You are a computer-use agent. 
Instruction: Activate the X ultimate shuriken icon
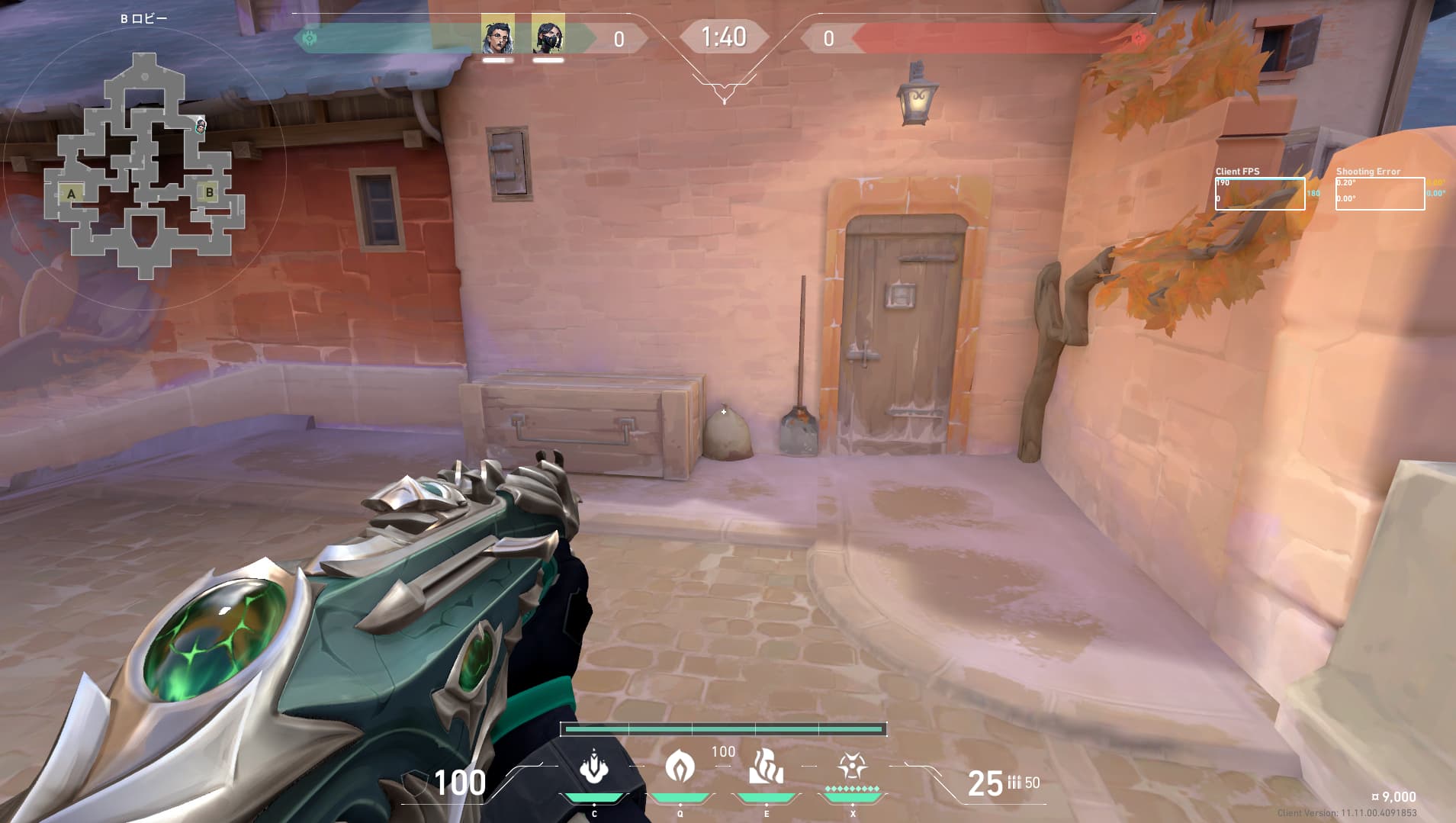[852, 766]
